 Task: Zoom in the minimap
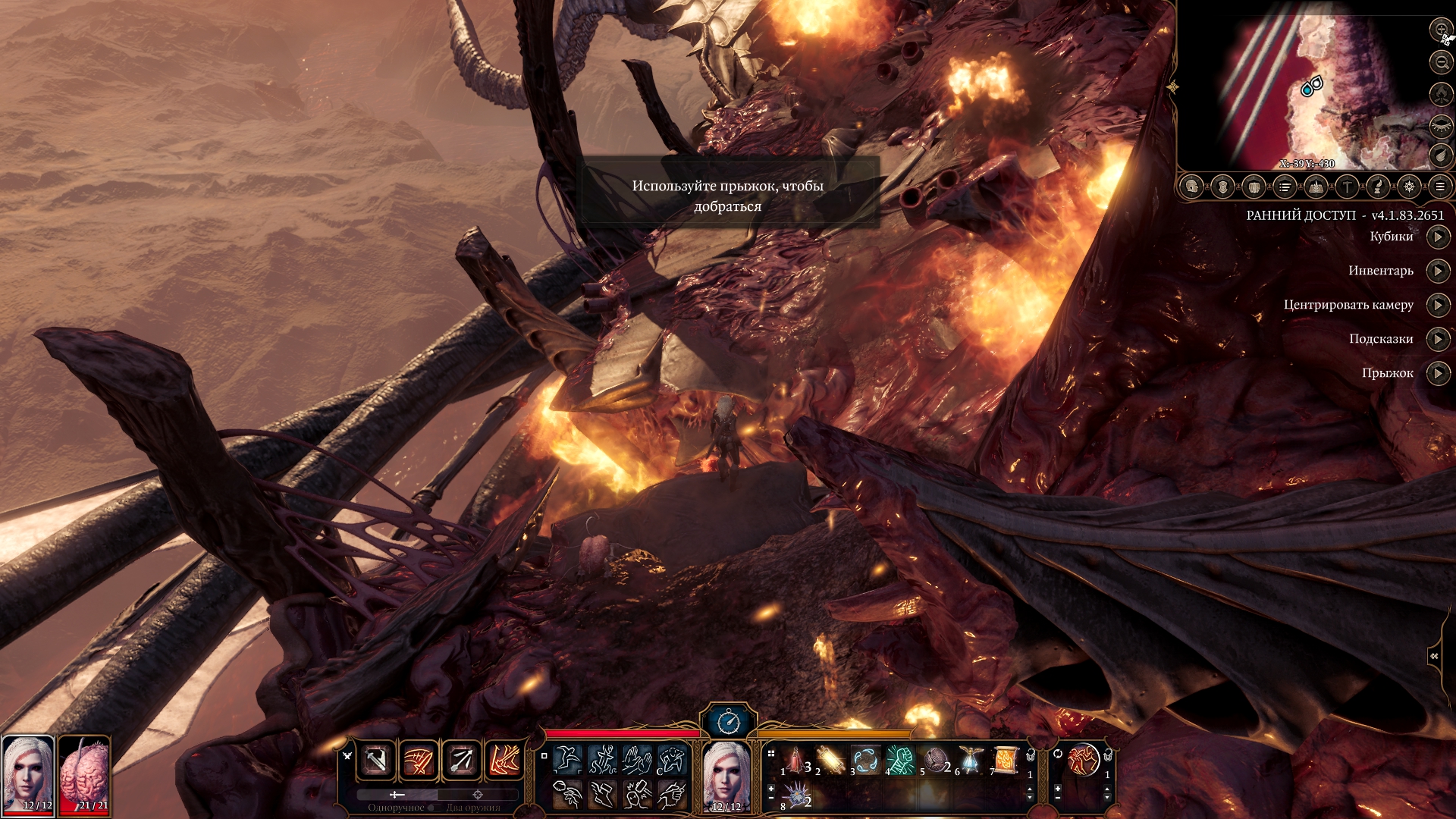(x=1441, y=30)
